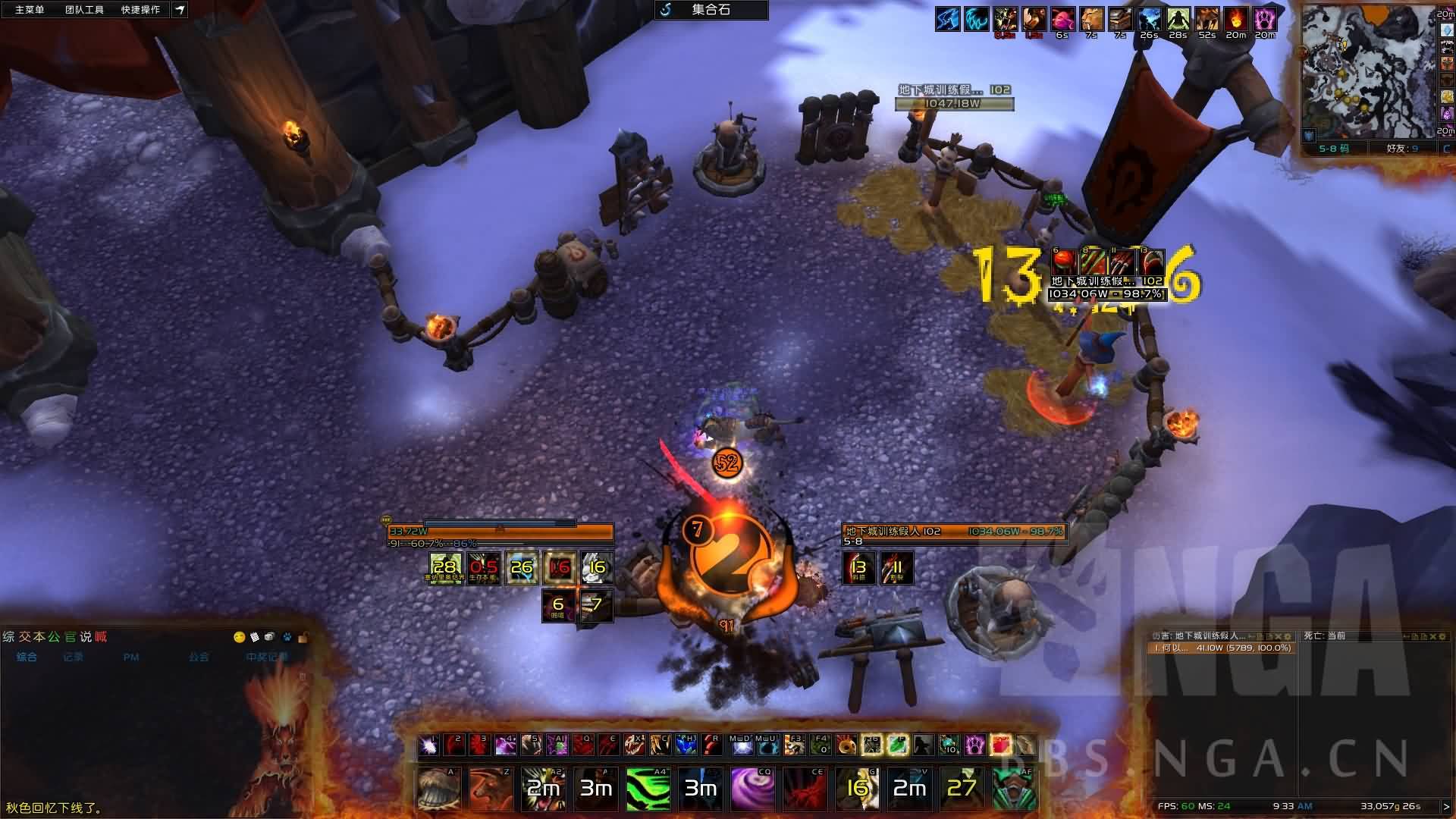Open the 主菜单 main menu
Image resolution: width=1456 pixels, height=819 pixels.
click(x=30, y=10)
